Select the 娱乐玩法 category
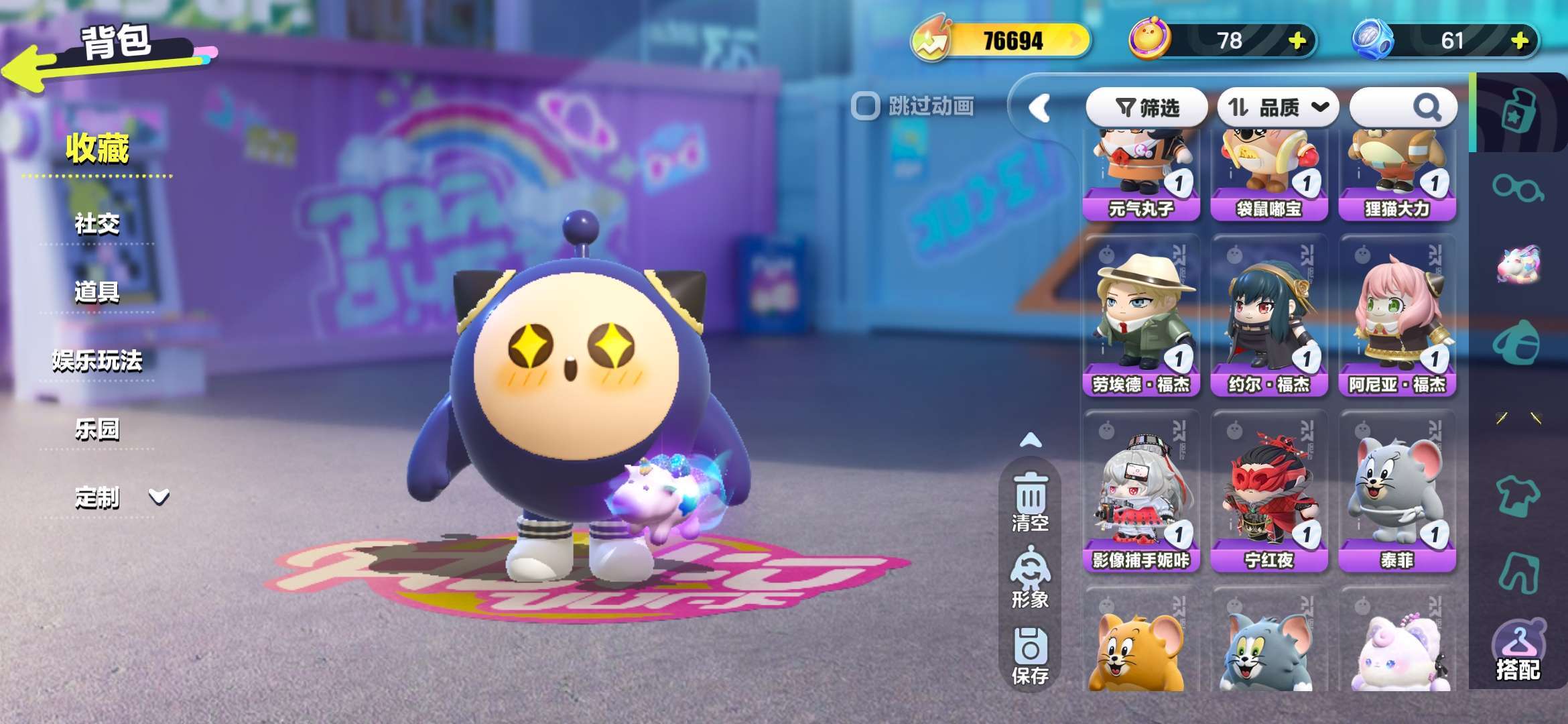 pyautogui.click(x=97, y=361)
